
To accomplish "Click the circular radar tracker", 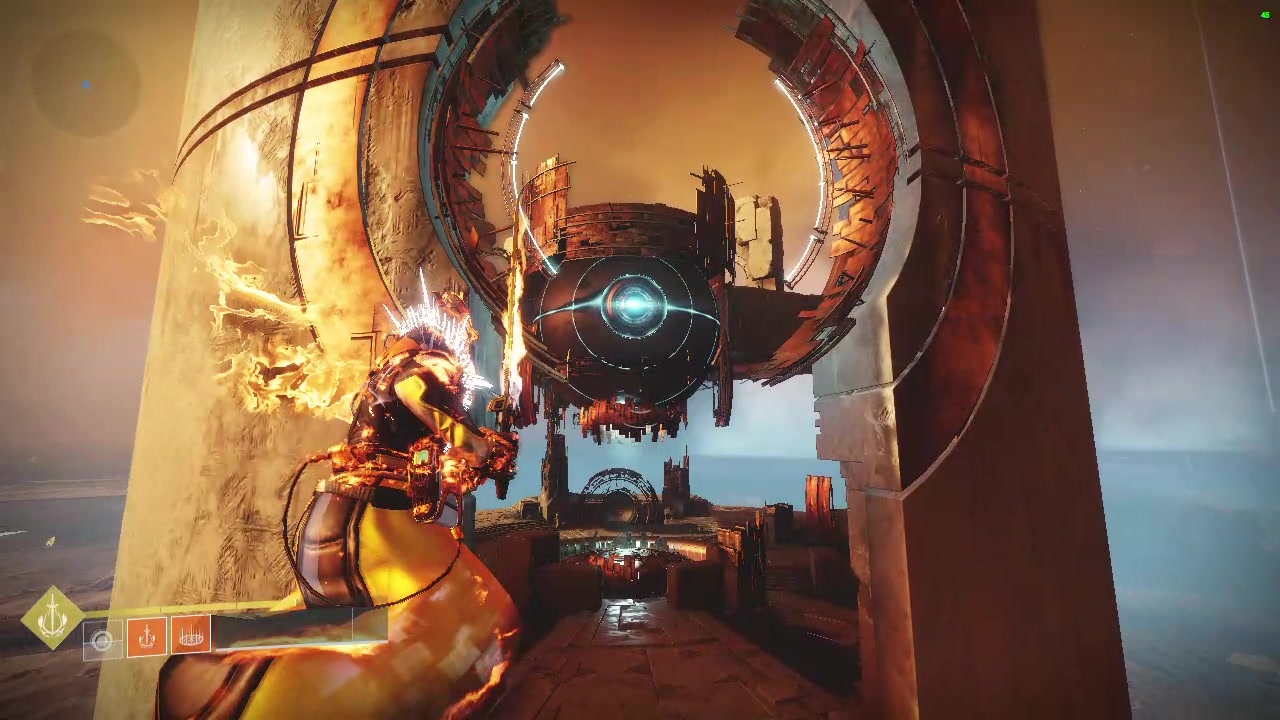I will coord(86,84).
